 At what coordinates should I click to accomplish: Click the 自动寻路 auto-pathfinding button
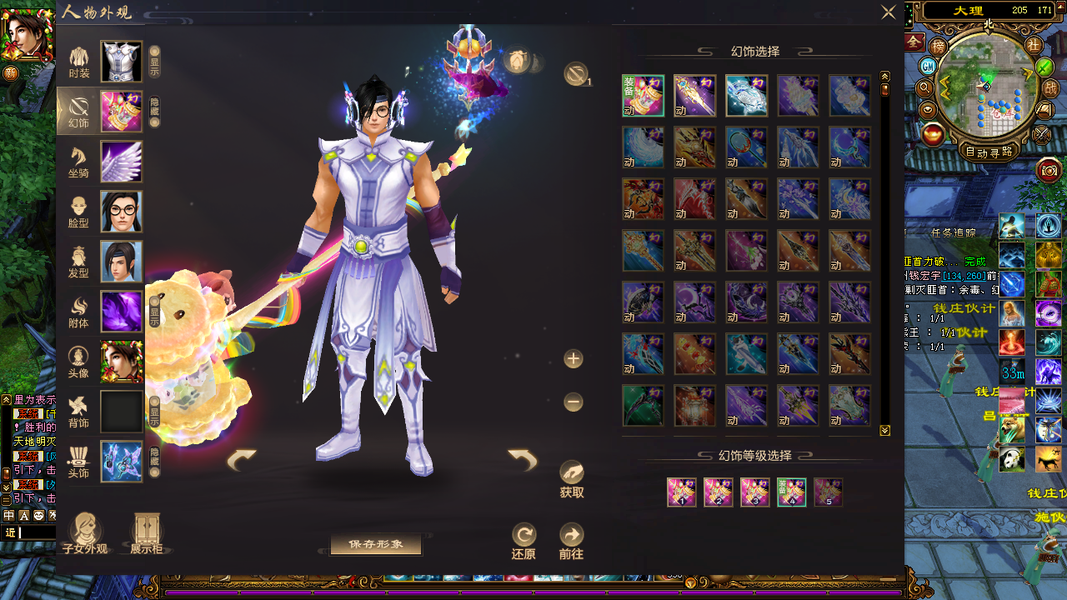point(988,152)
